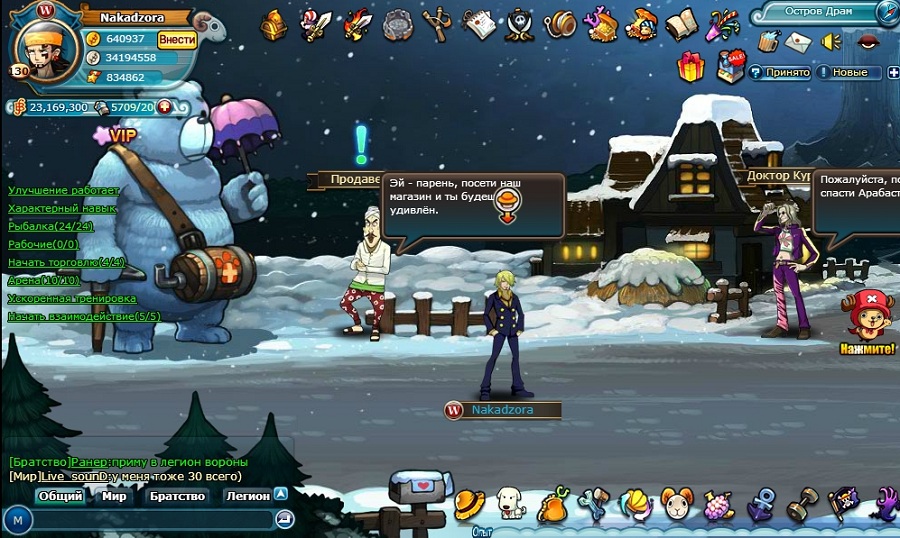Open the purple anchor icon
The image size is (900, 538).
[x=762, y=504]
